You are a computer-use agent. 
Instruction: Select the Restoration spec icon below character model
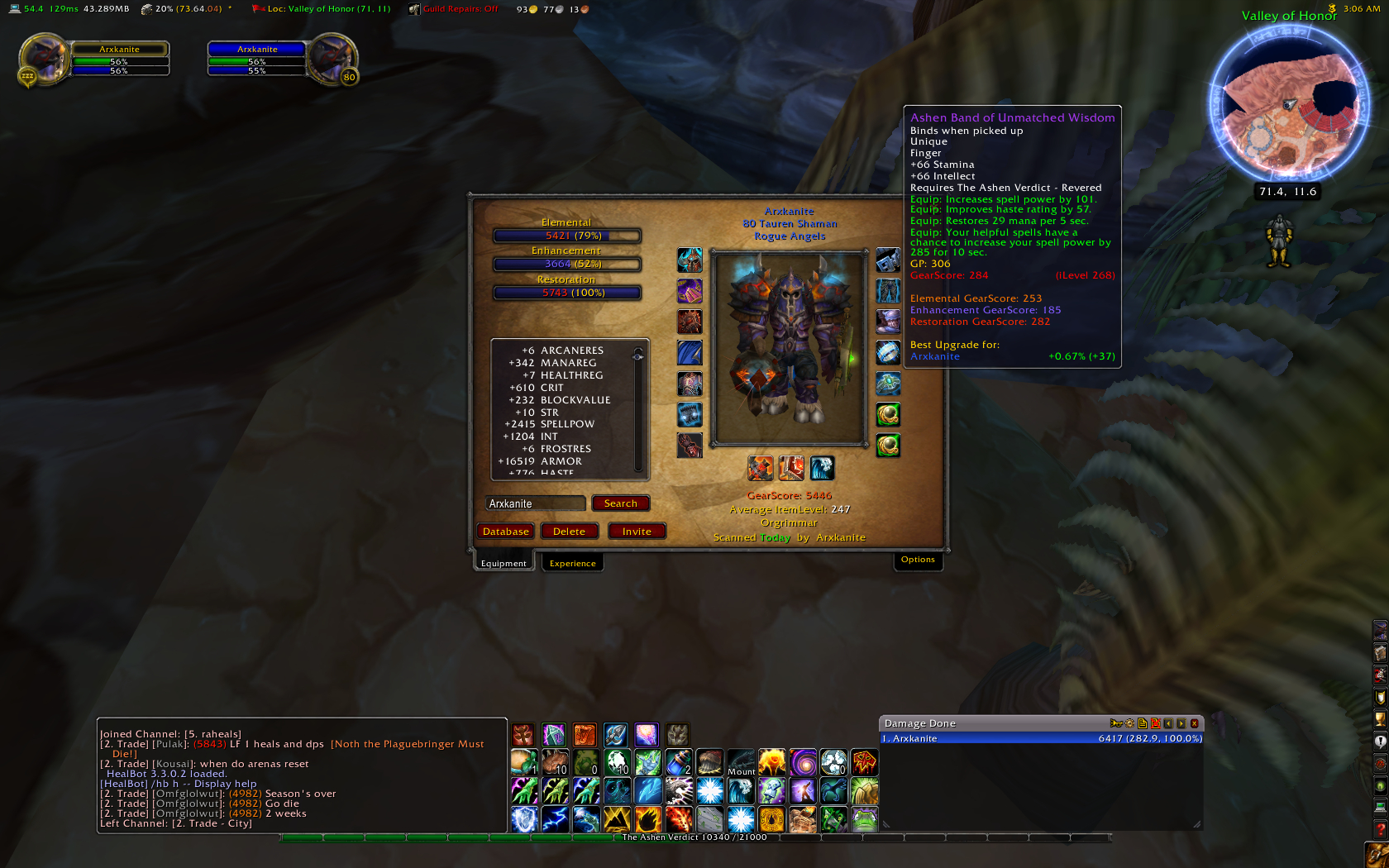821,468
